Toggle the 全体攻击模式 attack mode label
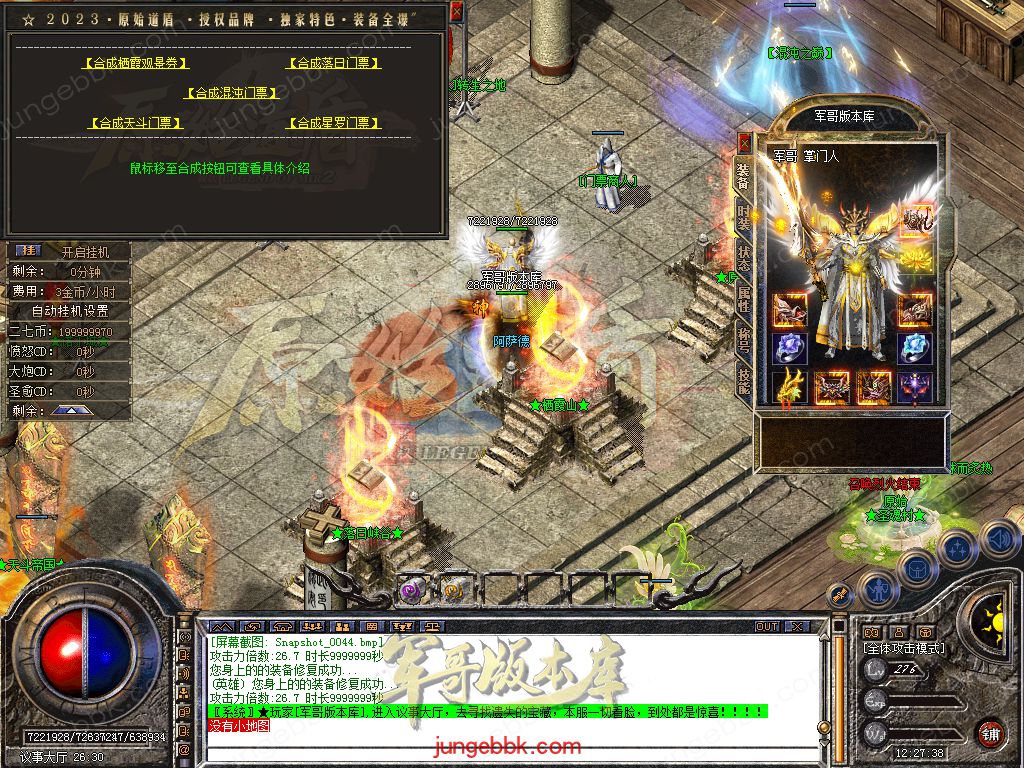 click(x=902, y=649)
